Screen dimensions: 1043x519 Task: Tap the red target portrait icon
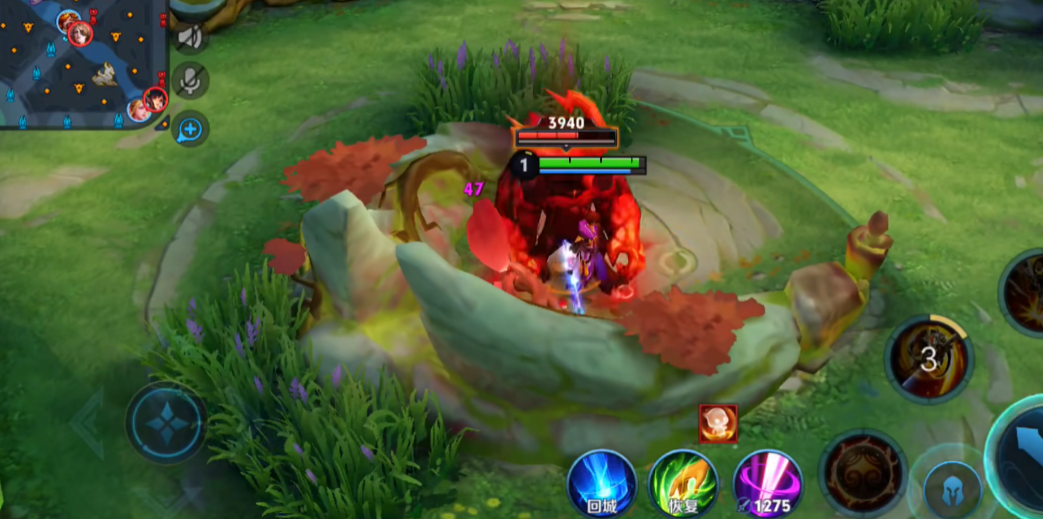point(718,424)
